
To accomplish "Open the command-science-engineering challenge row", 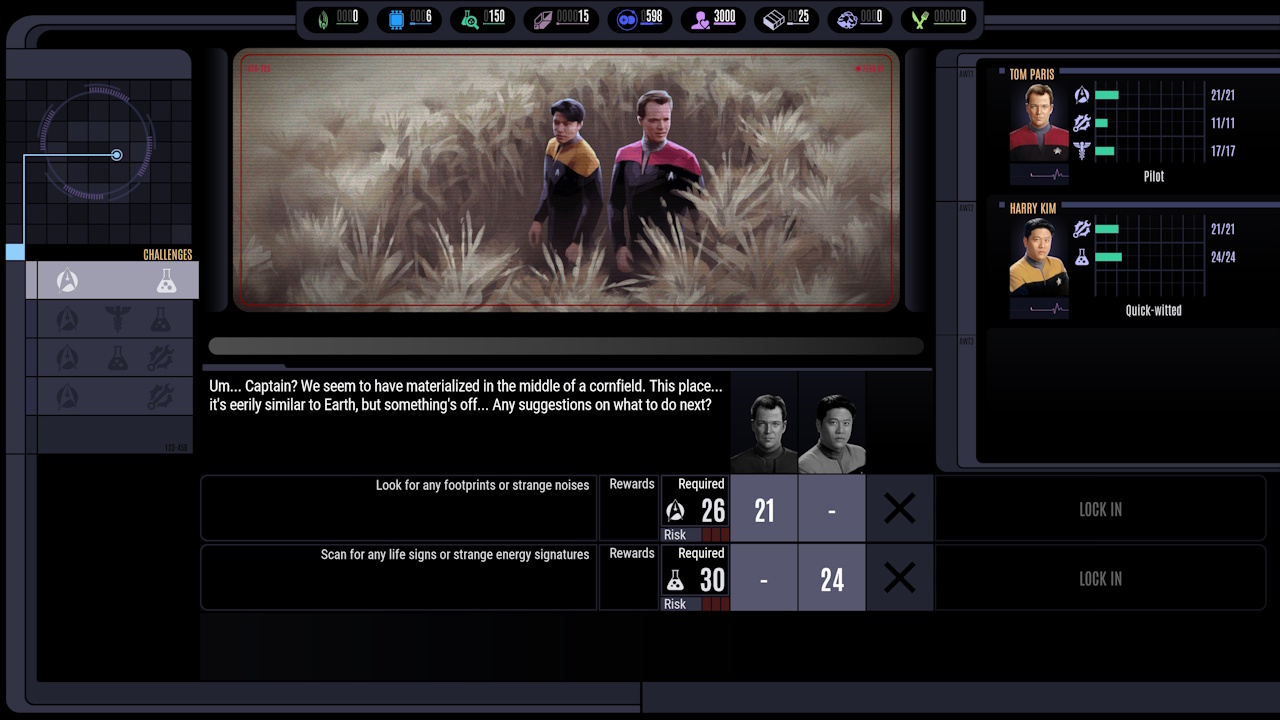I will tap(113, 356).
